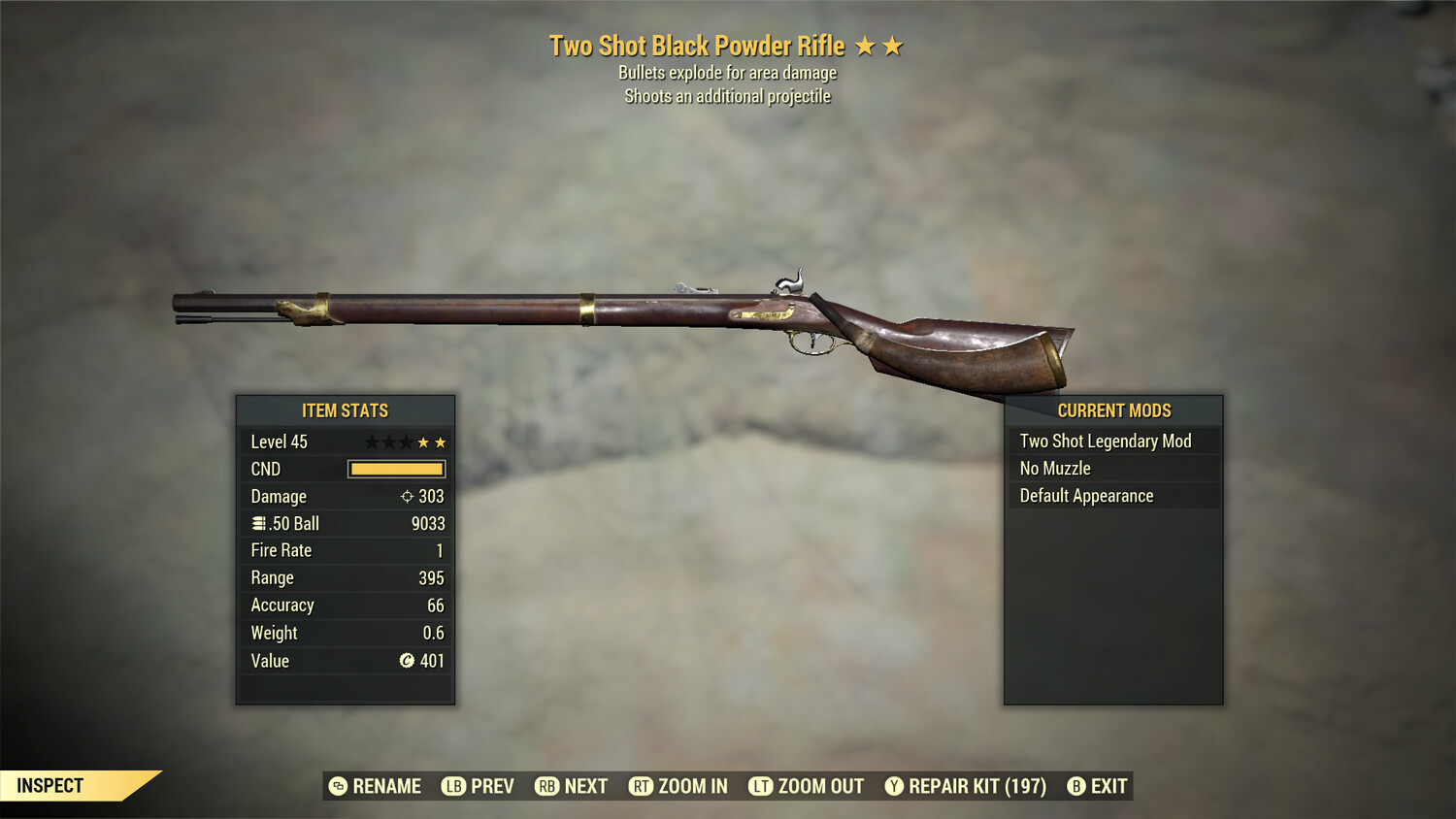Click the .50 Ball ammo icon
Image resolution: width=1456 pixels, height=819 pixels.
pyautogui.click(x=258, y=523)
